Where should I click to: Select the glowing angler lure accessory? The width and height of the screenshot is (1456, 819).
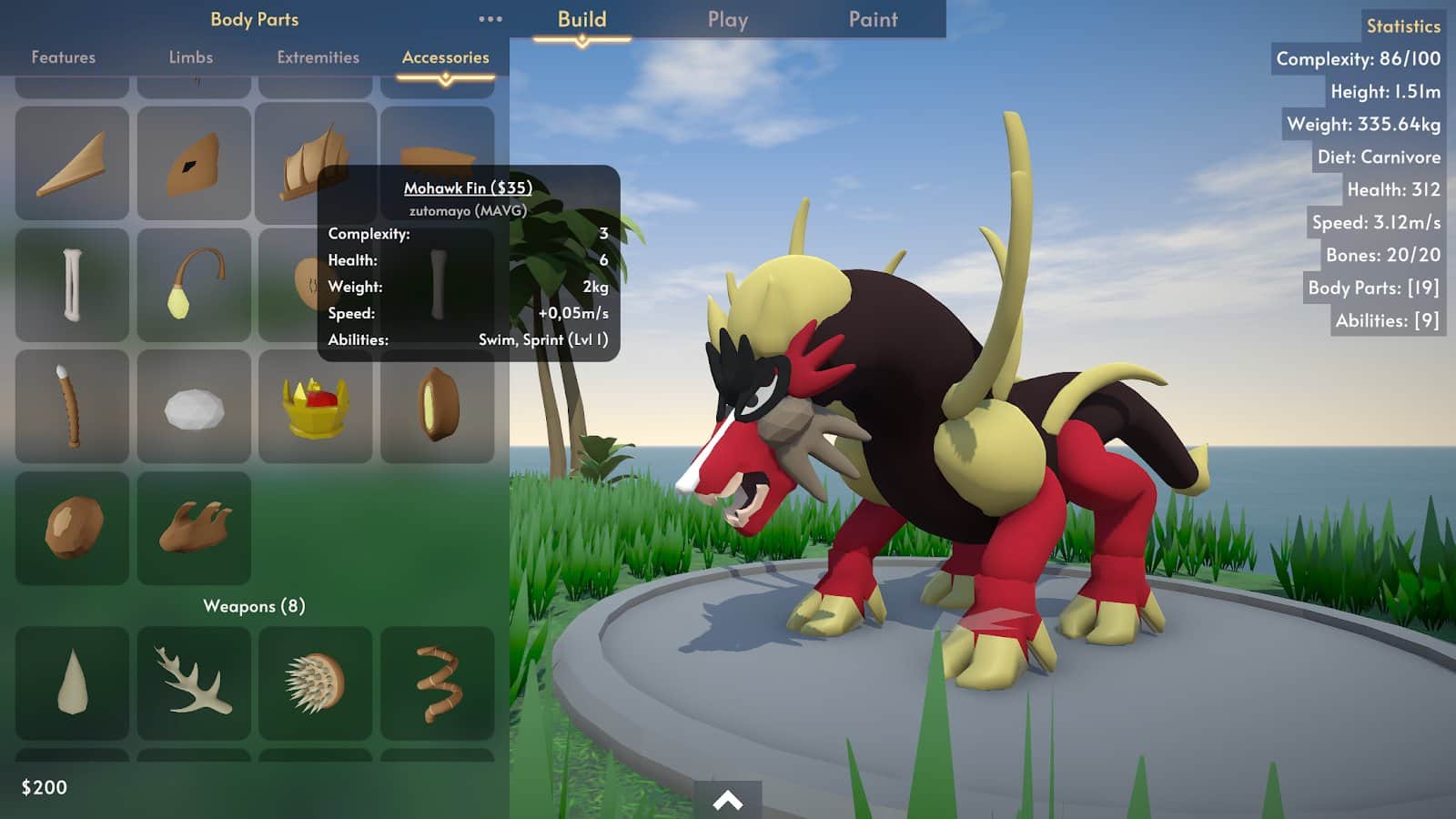point(194,284)
